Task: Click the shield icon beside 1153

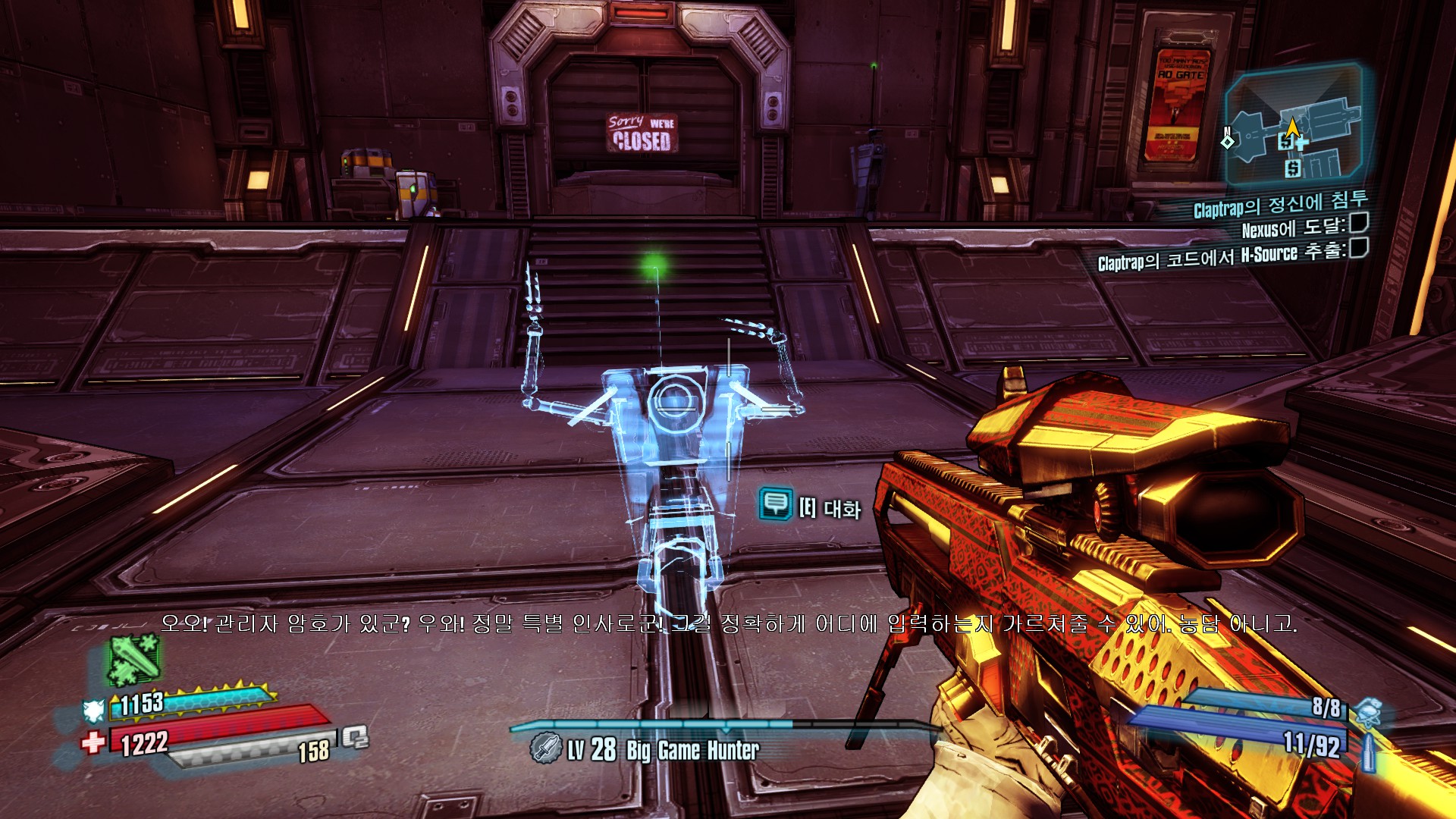Action: point(94,710)
